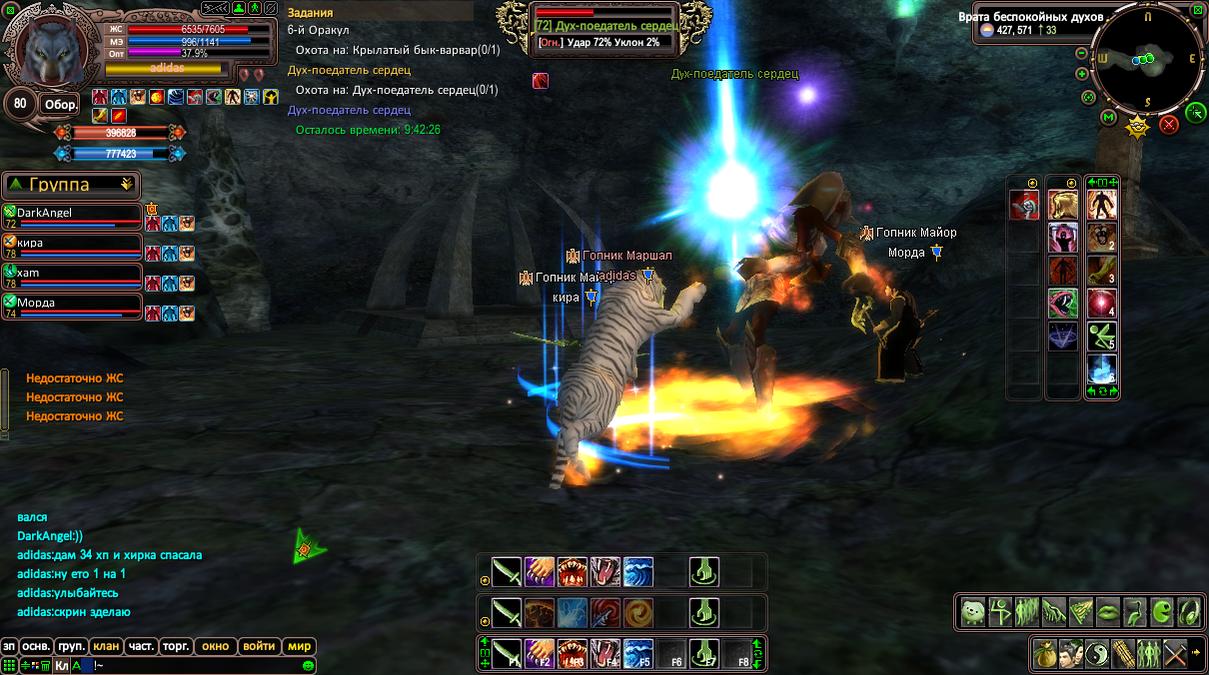Screen dimensions: 1209x675
Task: Open the crossed hammers crafting icon
Action: 1174,653
